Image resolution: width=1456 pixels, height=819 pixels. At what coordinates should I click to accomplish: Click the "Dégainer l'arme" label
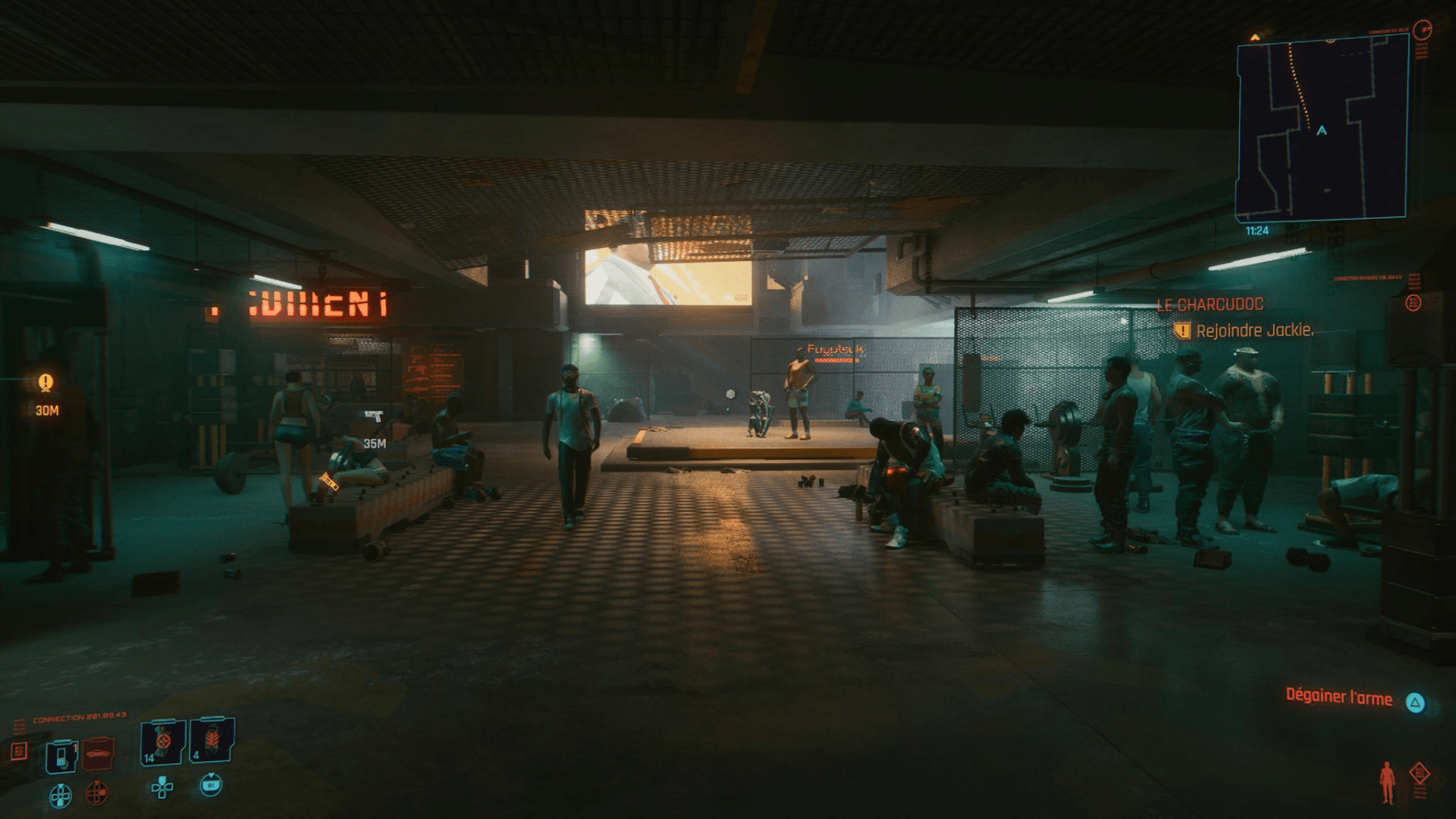coord(1338,698)
